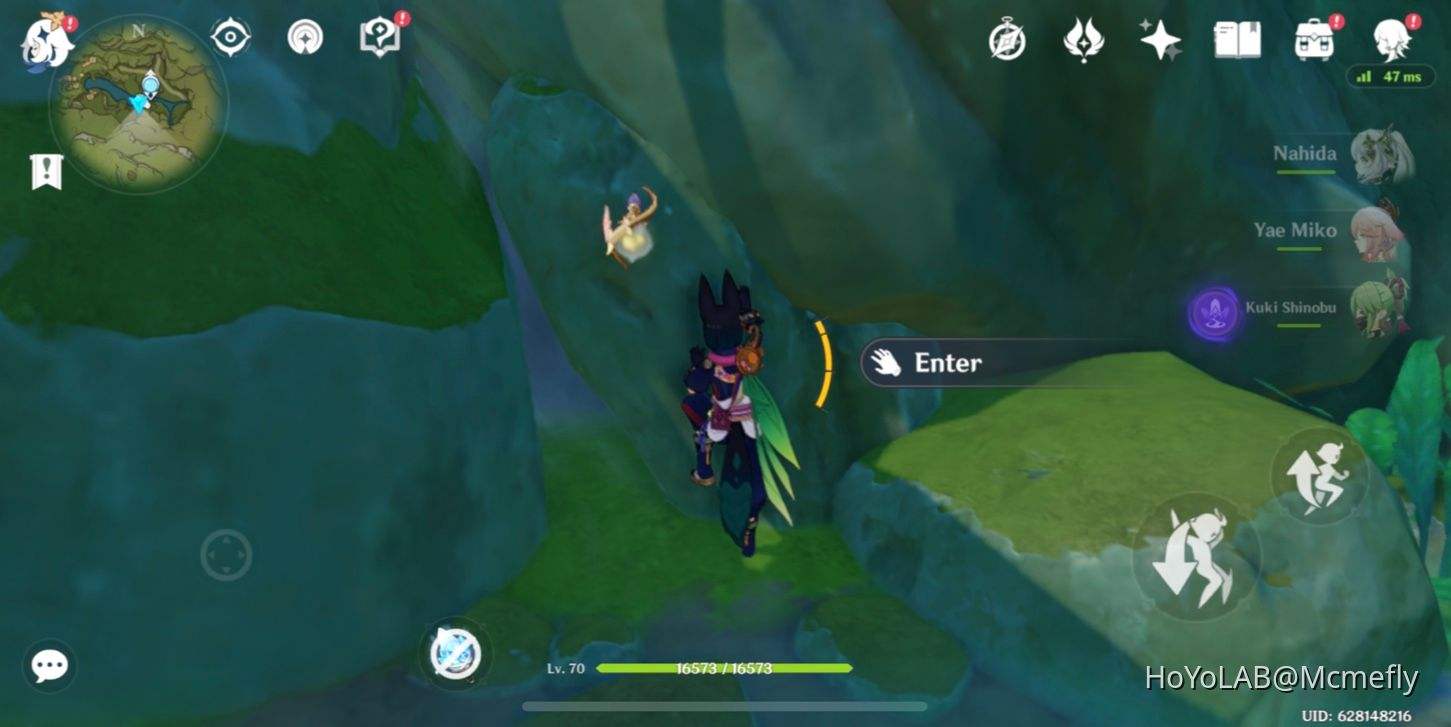Activate Elemental Sight
Viewport: 1451px width, 727px height.
pos(229,36)
